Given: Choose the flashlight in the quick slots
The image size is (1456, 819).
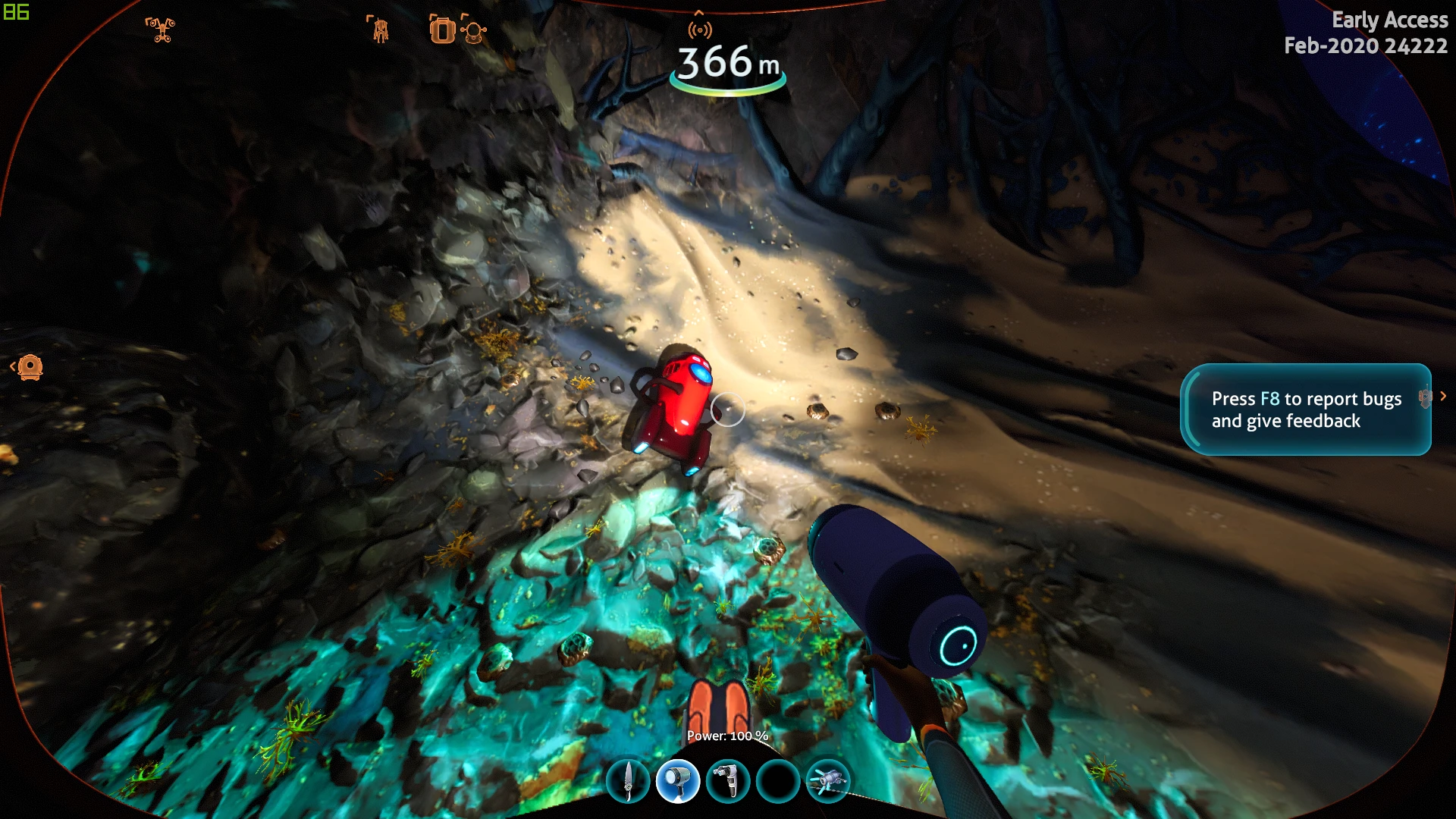Looking at the screenshot, I should pos(677,780).
